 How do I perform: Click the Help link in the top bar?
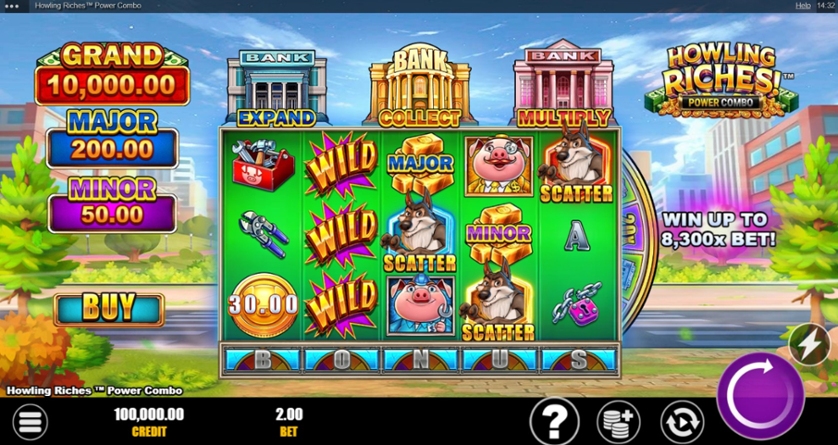tap(802, 6)
